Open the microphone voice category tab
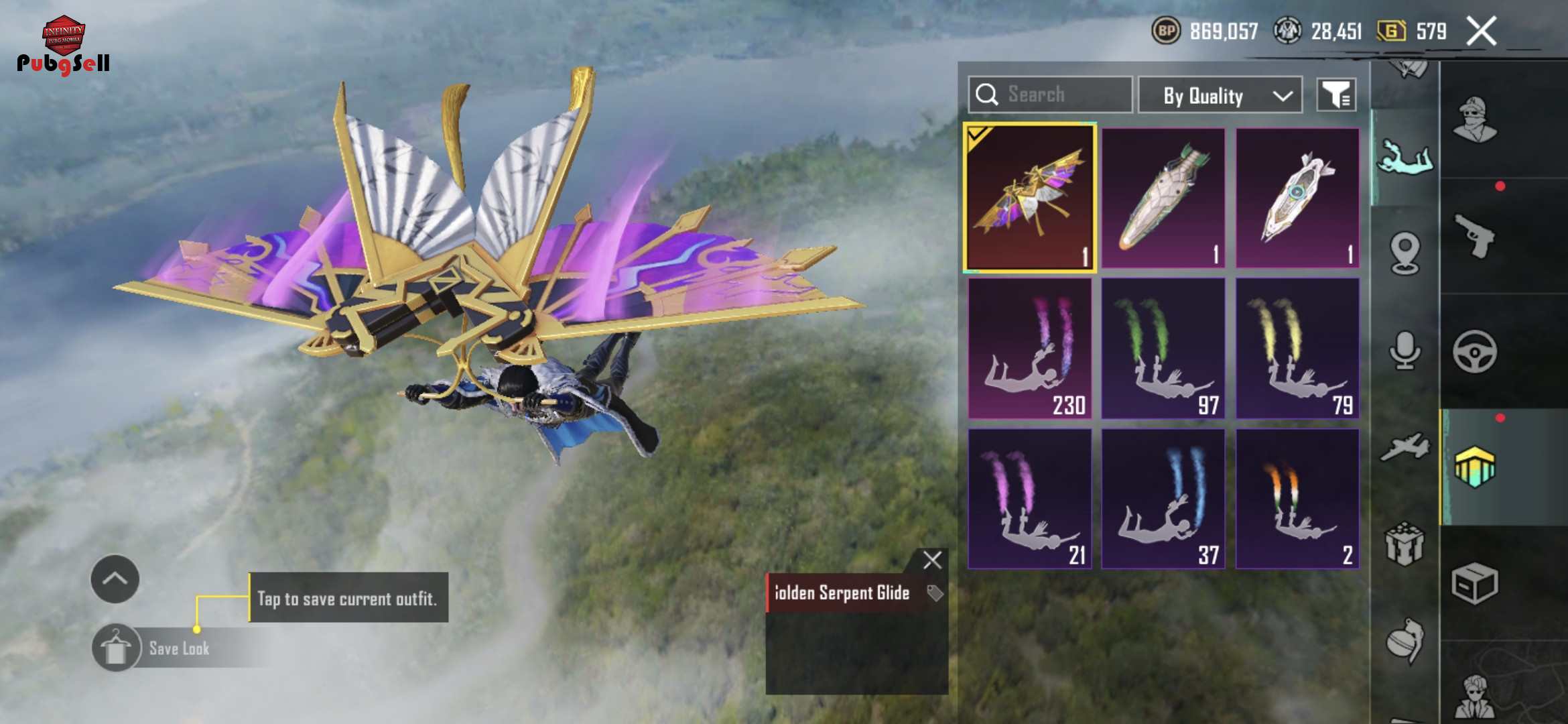Viewport: 1568px width, 724px height. (x=1404, y=349)
